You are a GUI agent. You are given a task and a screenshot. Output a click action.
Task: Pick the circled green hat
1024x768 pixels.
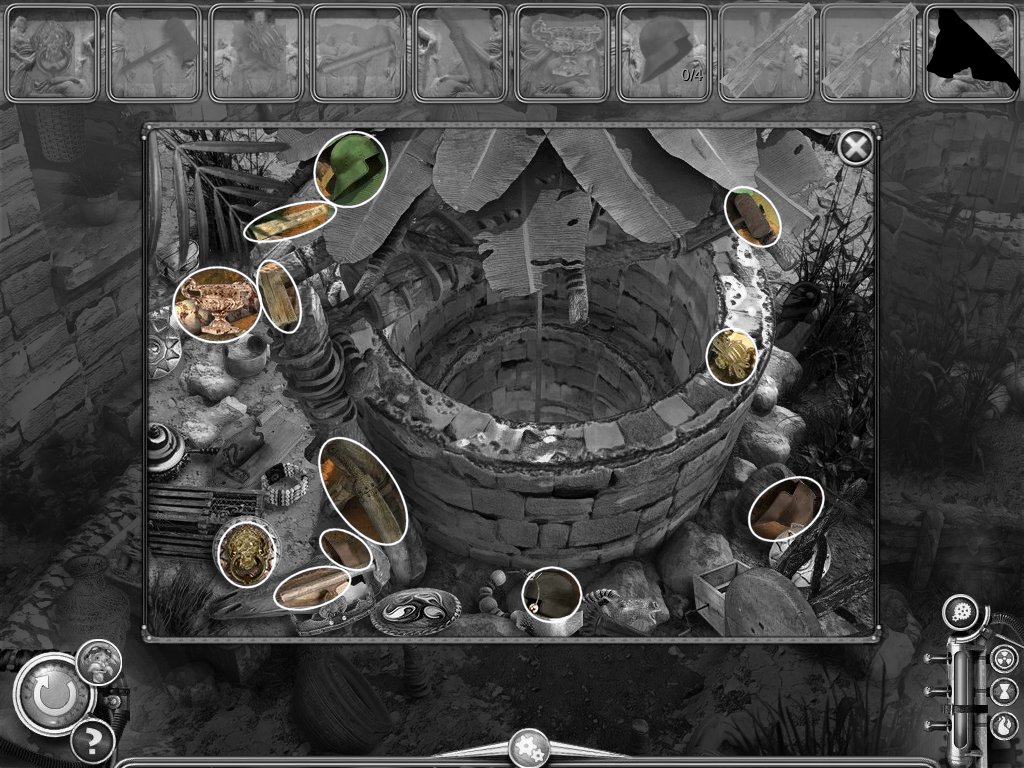coord(352,169)
